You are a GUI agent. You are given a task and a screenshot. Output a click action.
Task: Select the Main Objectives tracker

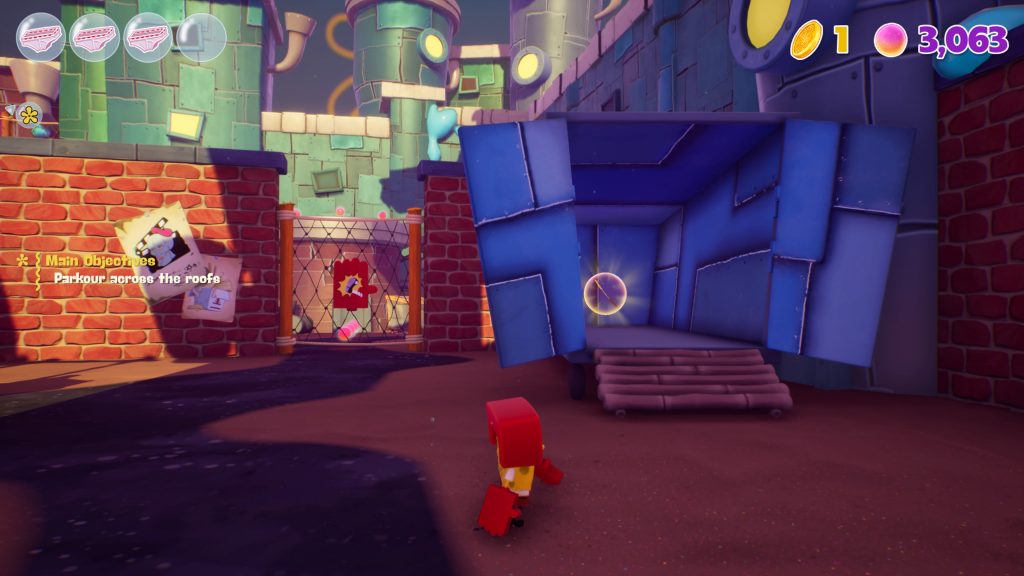coord(100,261)
